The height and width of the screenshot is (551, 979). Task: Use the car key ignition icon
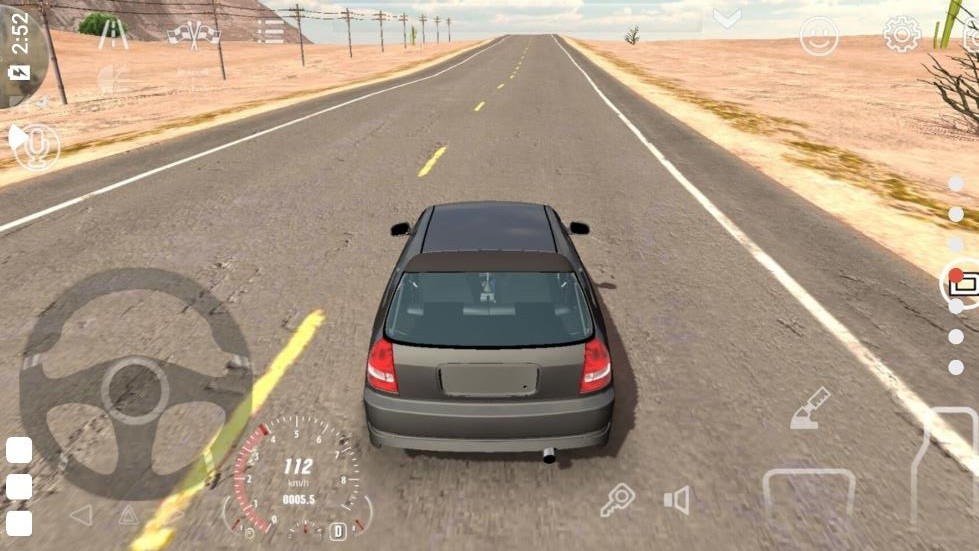pyautogui.click(x=617, y=499)
